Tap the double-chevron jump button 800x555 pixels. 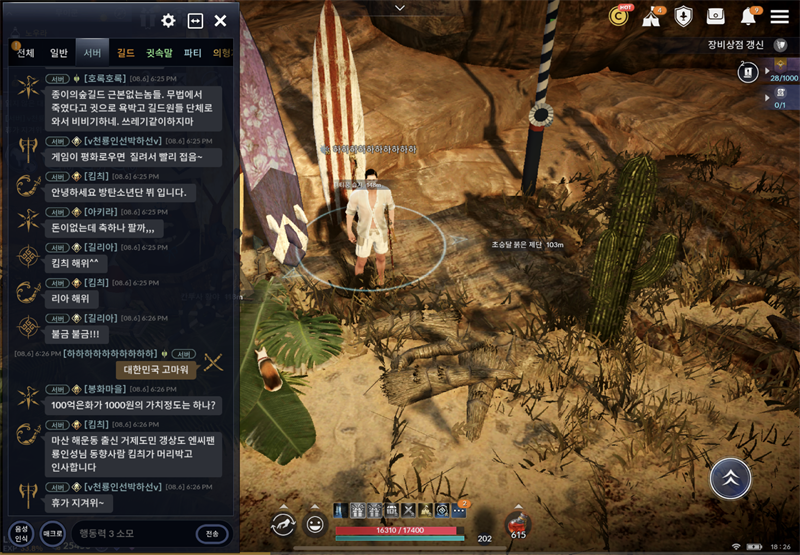click(x=730, y=479)
